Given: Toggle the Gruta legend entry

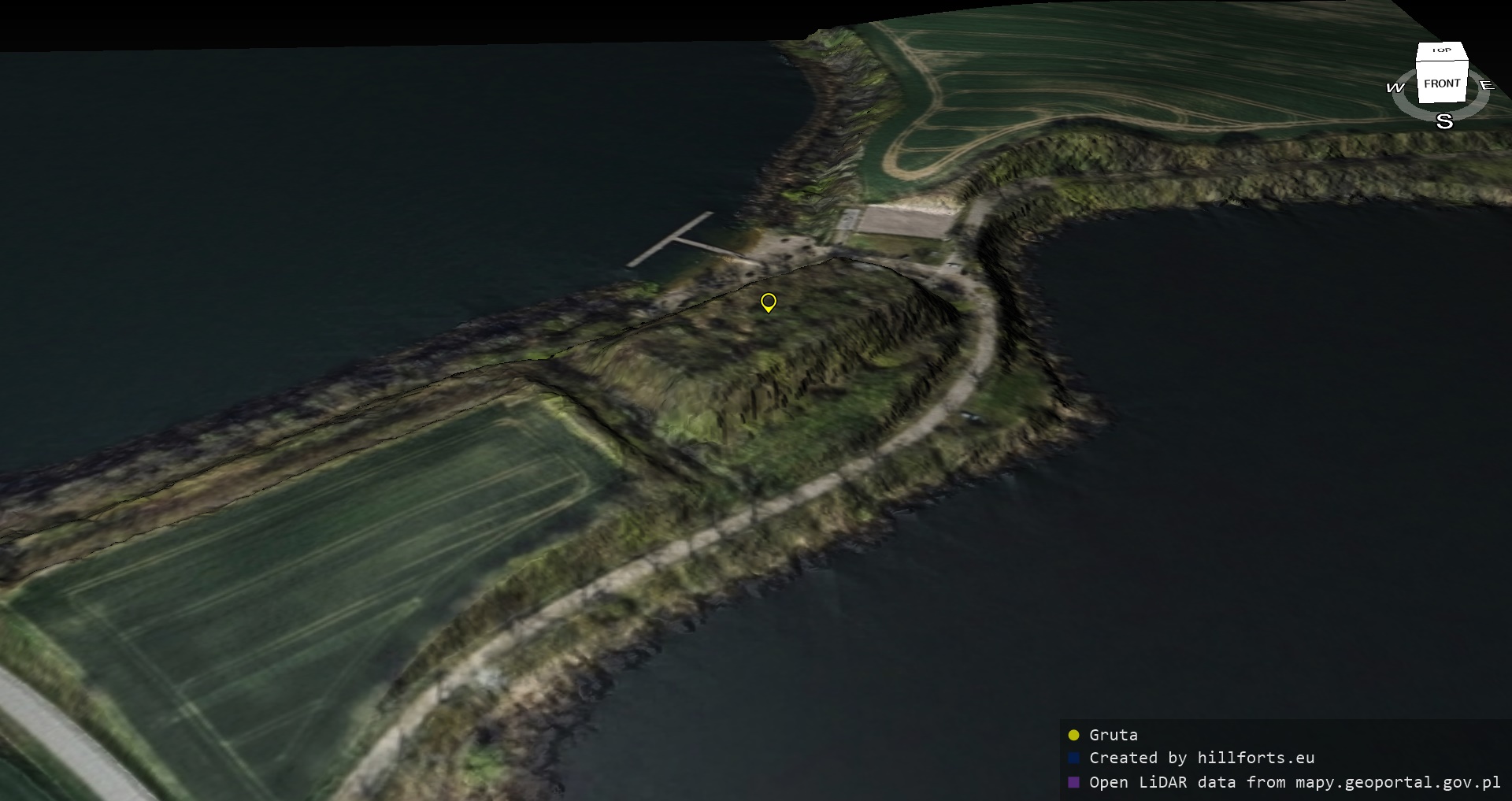Looking at the screenshot, I should (1113, 735).
